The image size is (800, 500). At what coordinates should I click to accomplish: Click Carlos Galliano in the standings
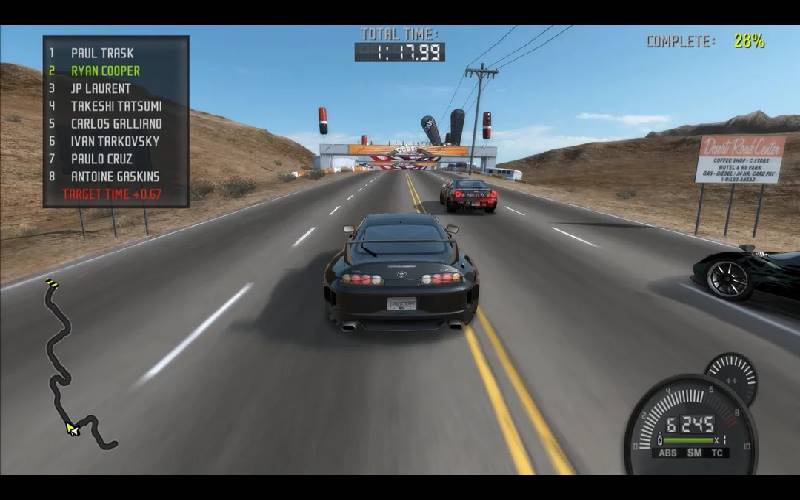pyautogui.click(x=116, y=123)
